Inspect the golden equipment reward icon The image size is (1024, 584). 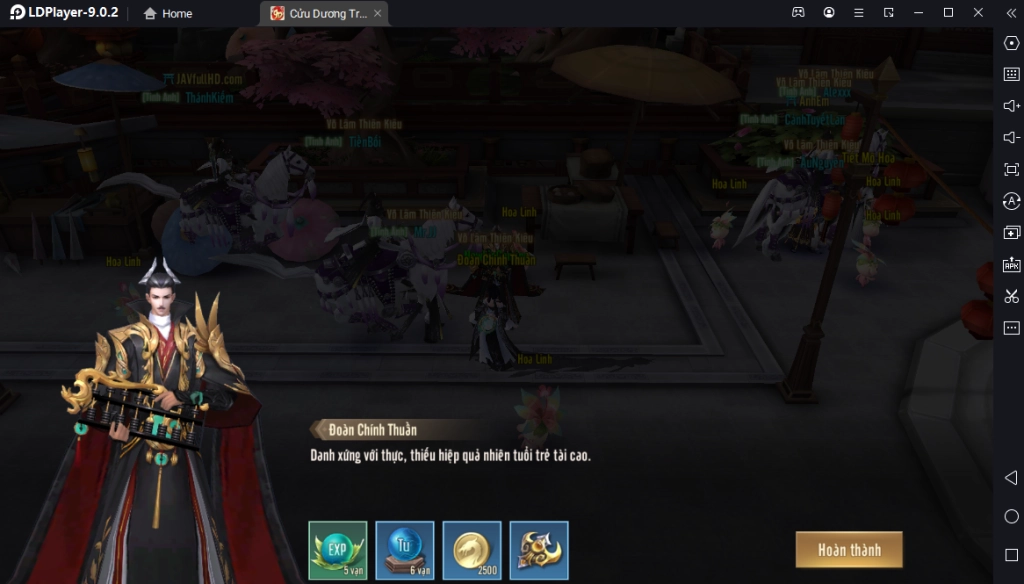pos(539,550)
